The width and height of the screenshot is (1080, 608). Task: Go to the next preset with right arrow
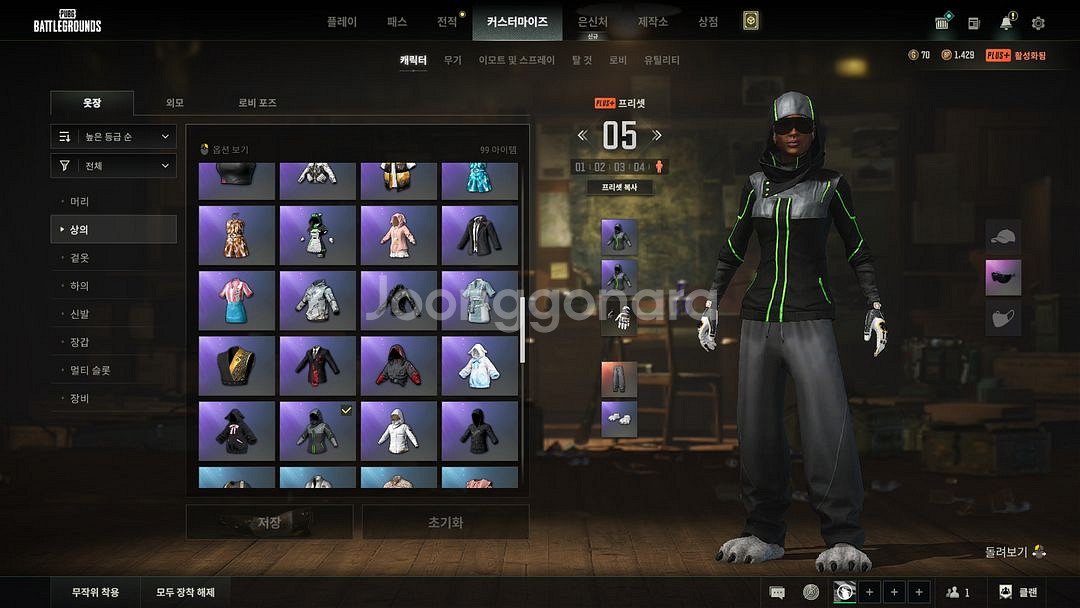657,135
